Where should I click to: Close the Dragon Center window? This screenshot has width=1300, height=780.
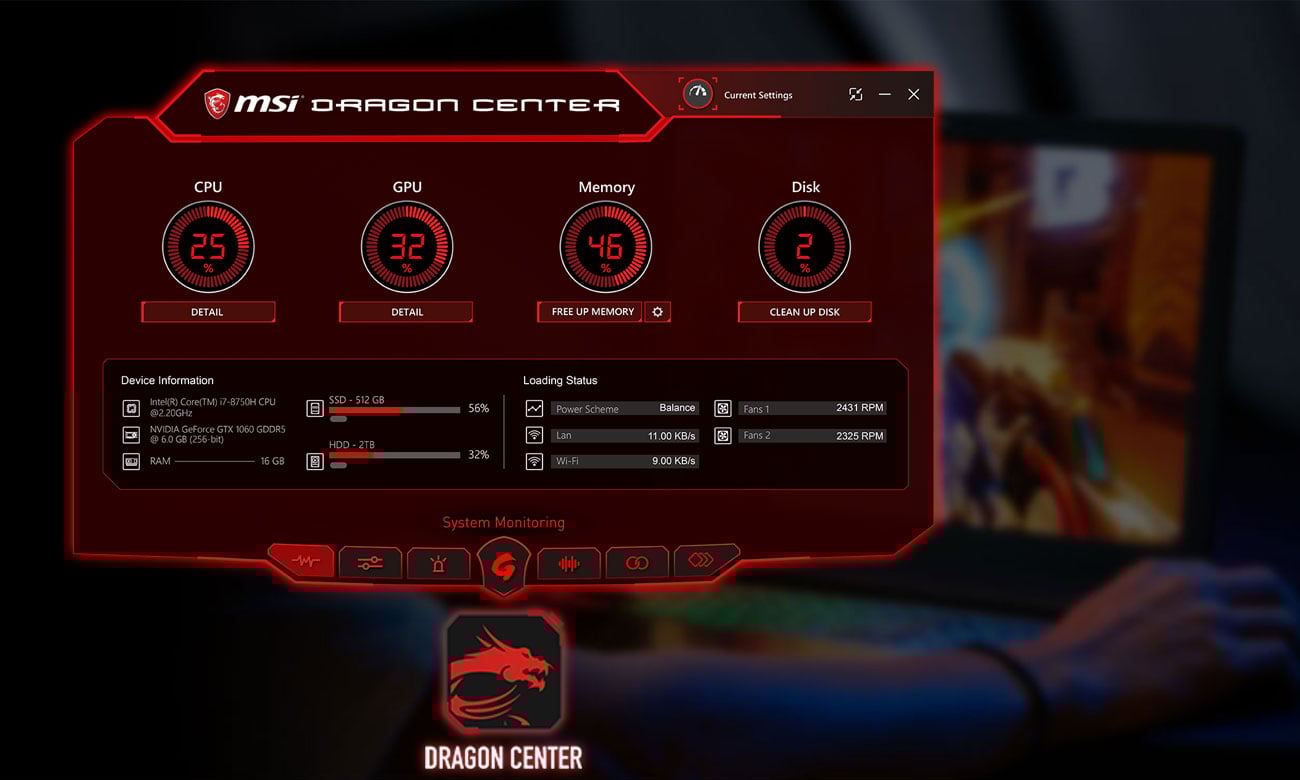click(913, 94)
